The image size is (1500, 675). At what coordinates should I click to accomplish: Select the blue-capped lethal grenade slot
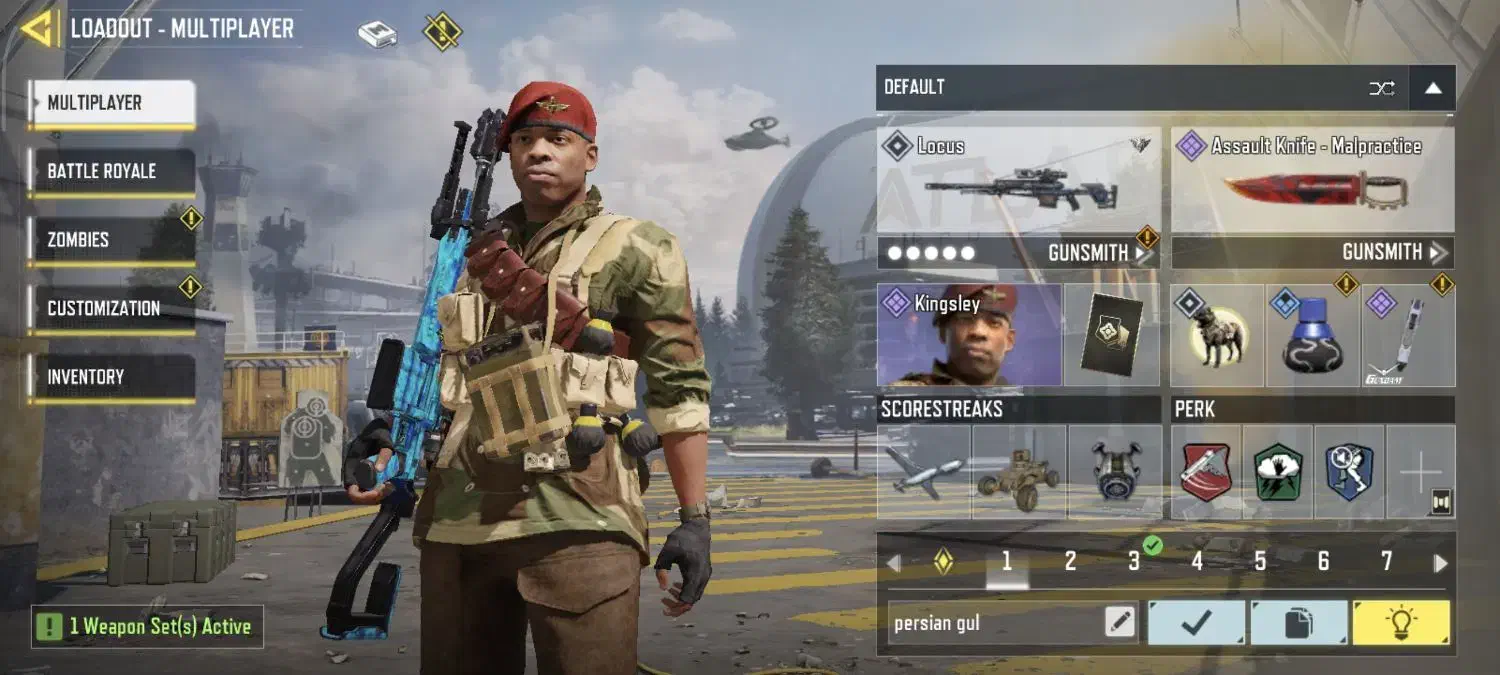tap(1311, 337)
